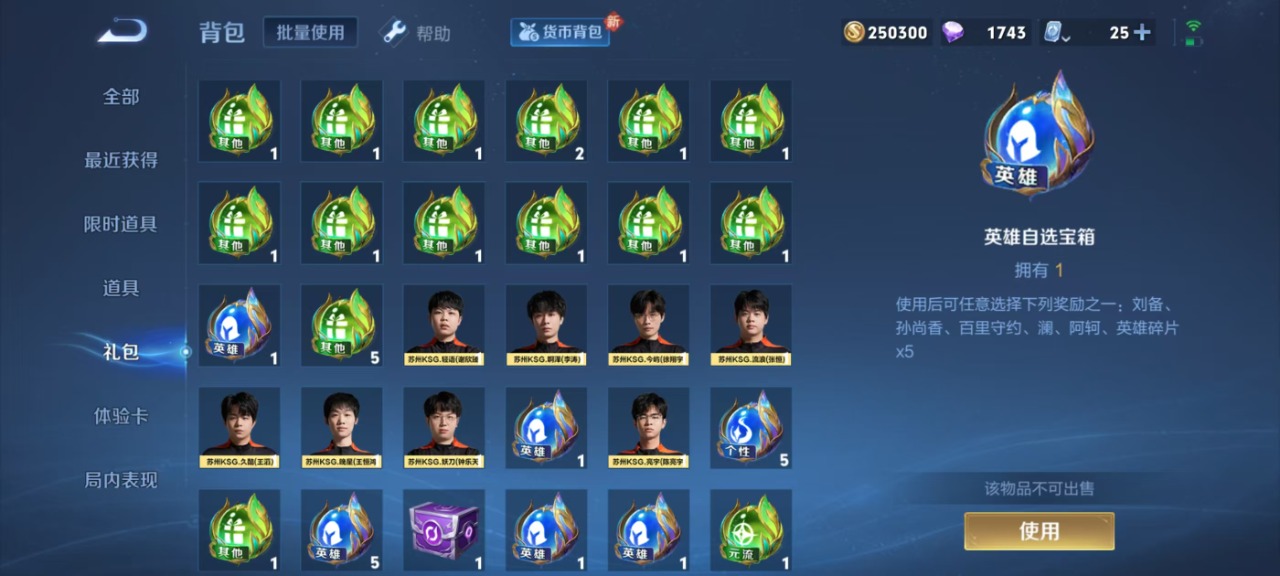
Task: Add more tickets with the plus button
Action: [1142, 32]
